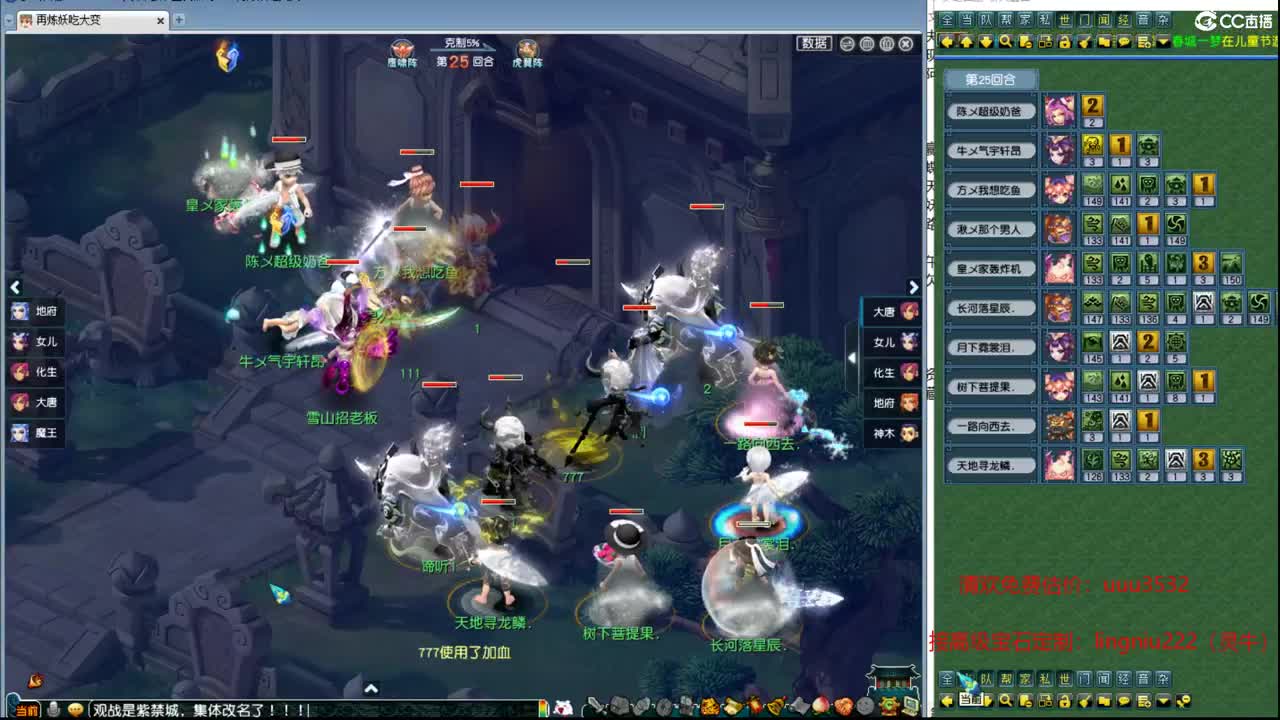Open the dropdown arrow at end of chat toolbar
1280x720 pixels.
(x=1163, y=42)
